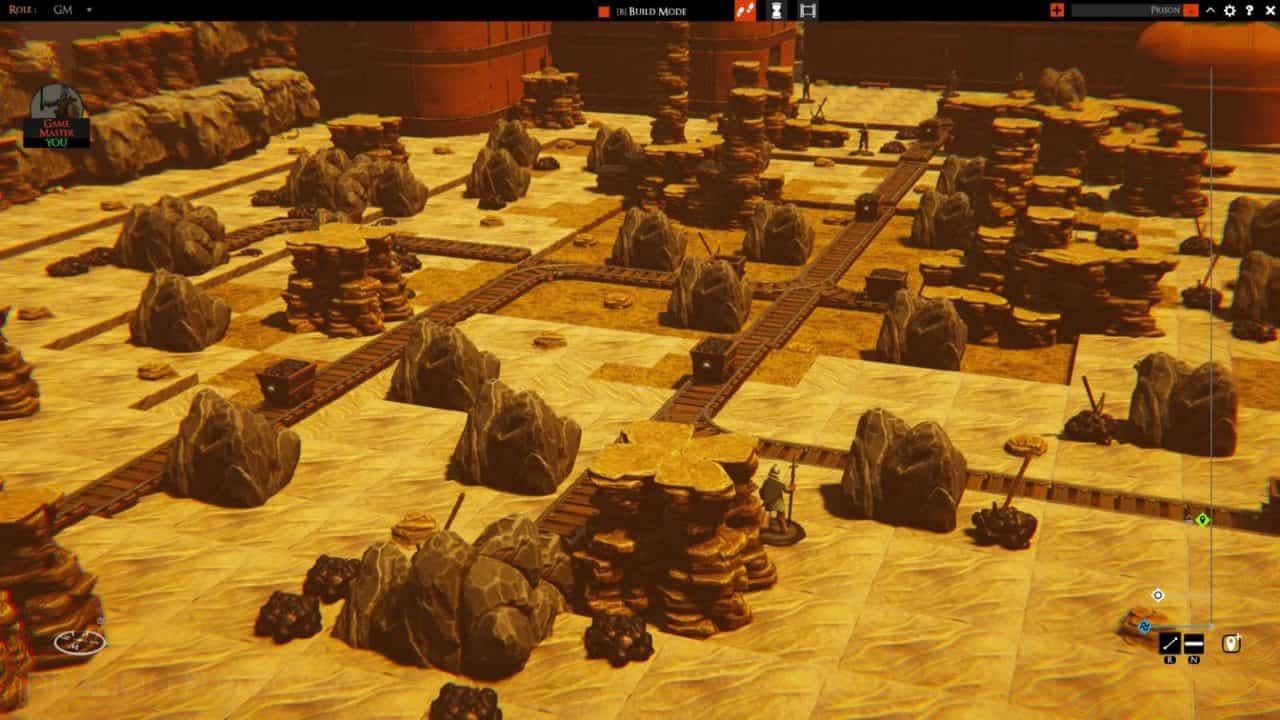Image resolution: width=1280 pixels, height=720 pixels.
Task: Open the hourglass turn tracker
Action: pyautogui.click(x=777, y=11)
